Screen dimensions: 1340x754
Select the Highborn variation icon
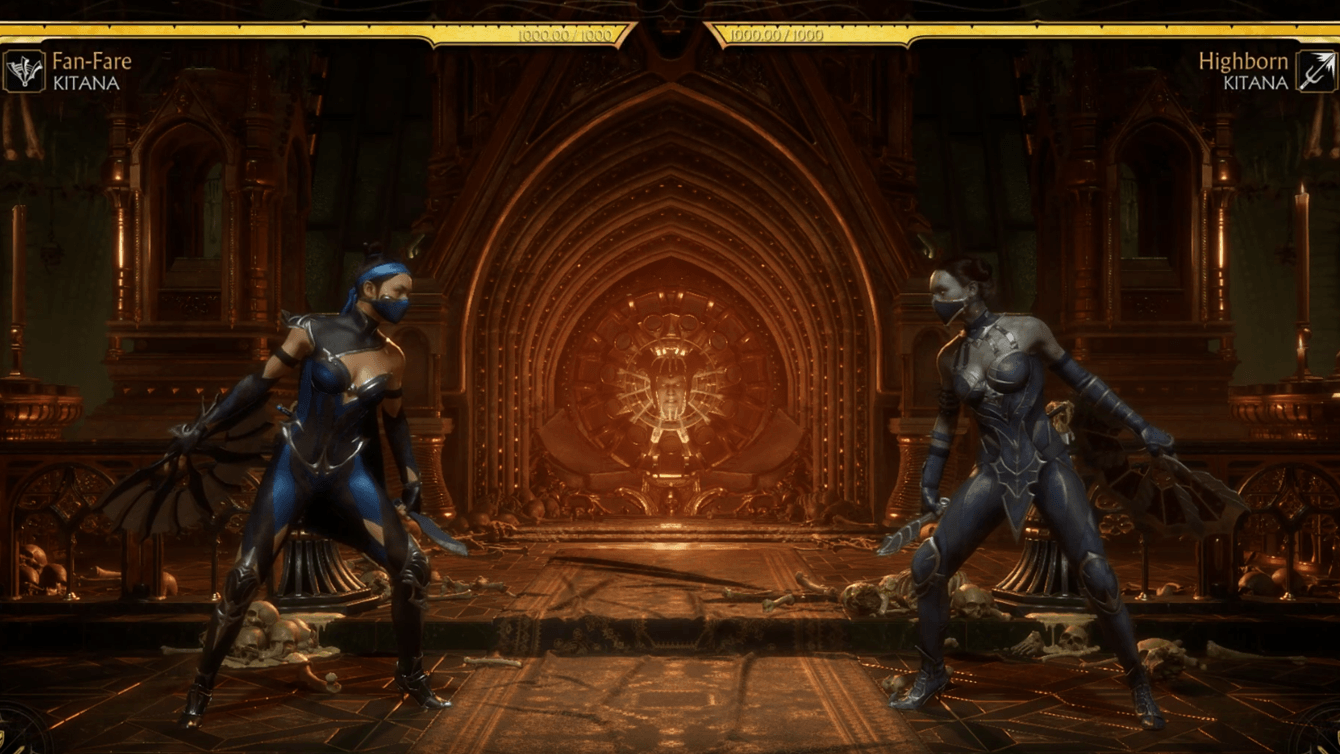pyautogui.click(x=1316, y=71)
